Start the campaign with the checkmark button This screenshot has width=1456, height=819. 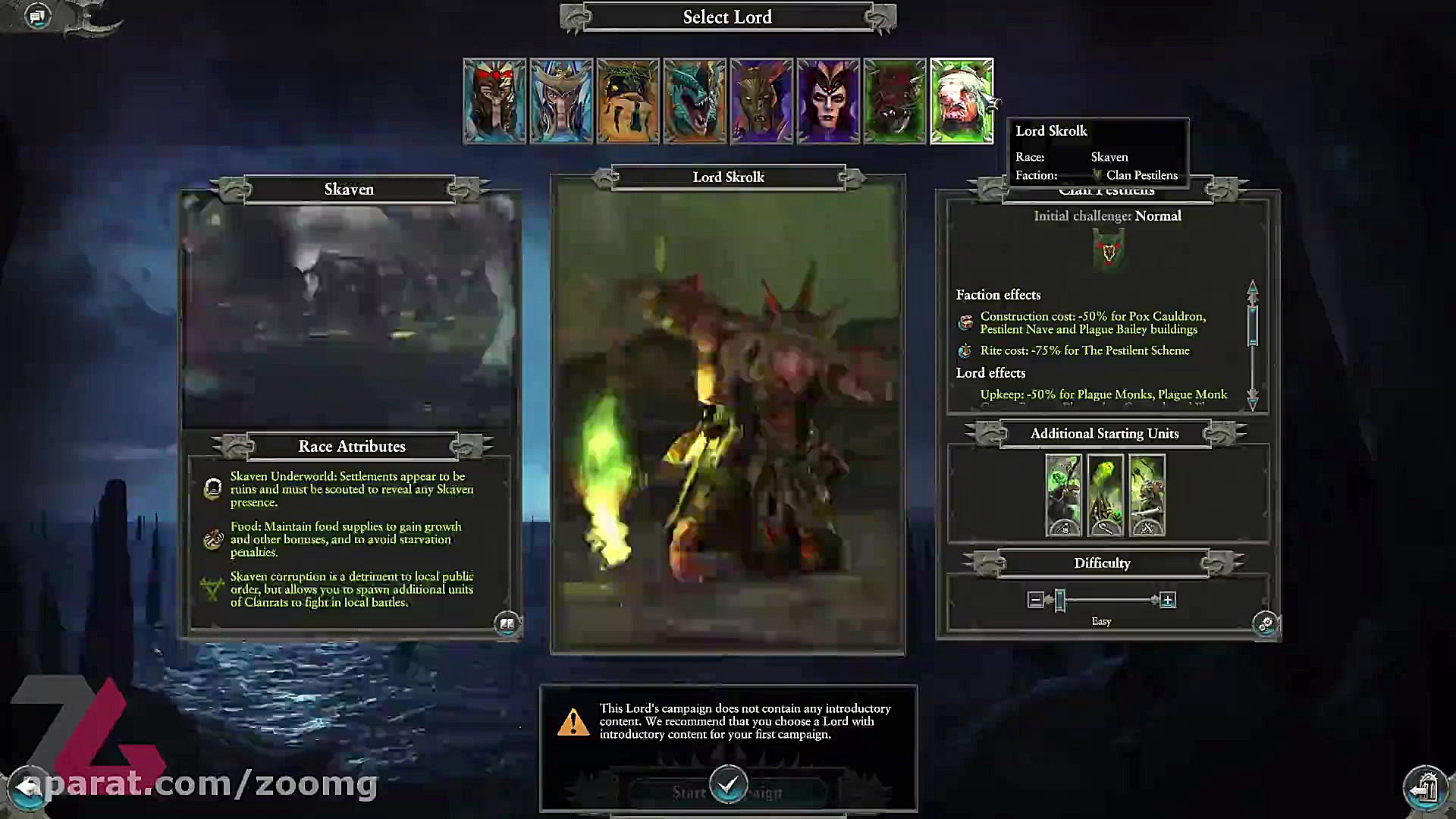point(728,785)
